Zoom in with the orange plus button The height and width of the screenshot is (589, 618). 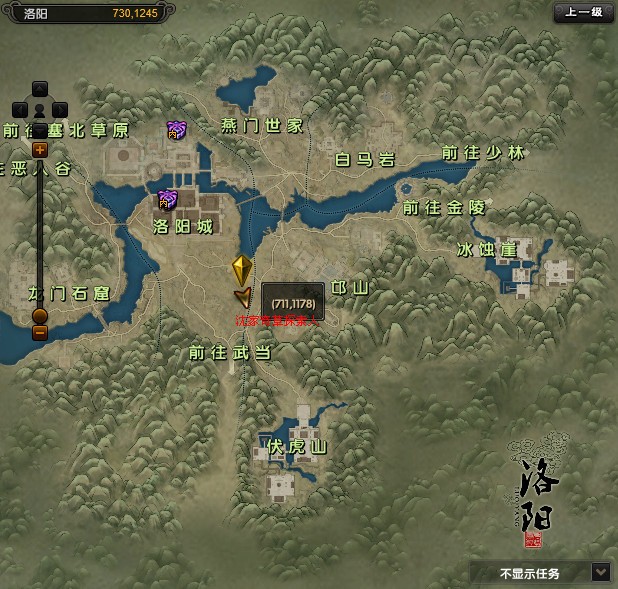pos(40,150)
